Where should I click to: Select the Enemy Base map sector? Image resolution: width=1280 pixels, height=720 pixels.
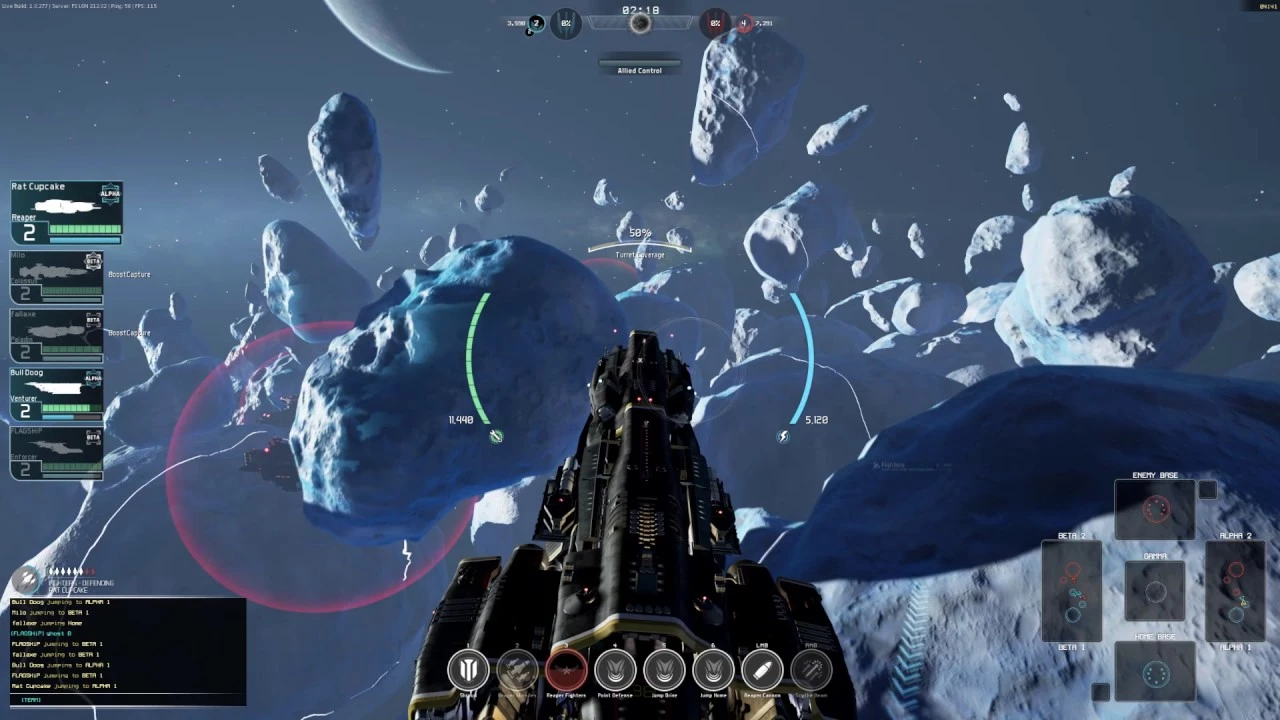[1155, 510]
